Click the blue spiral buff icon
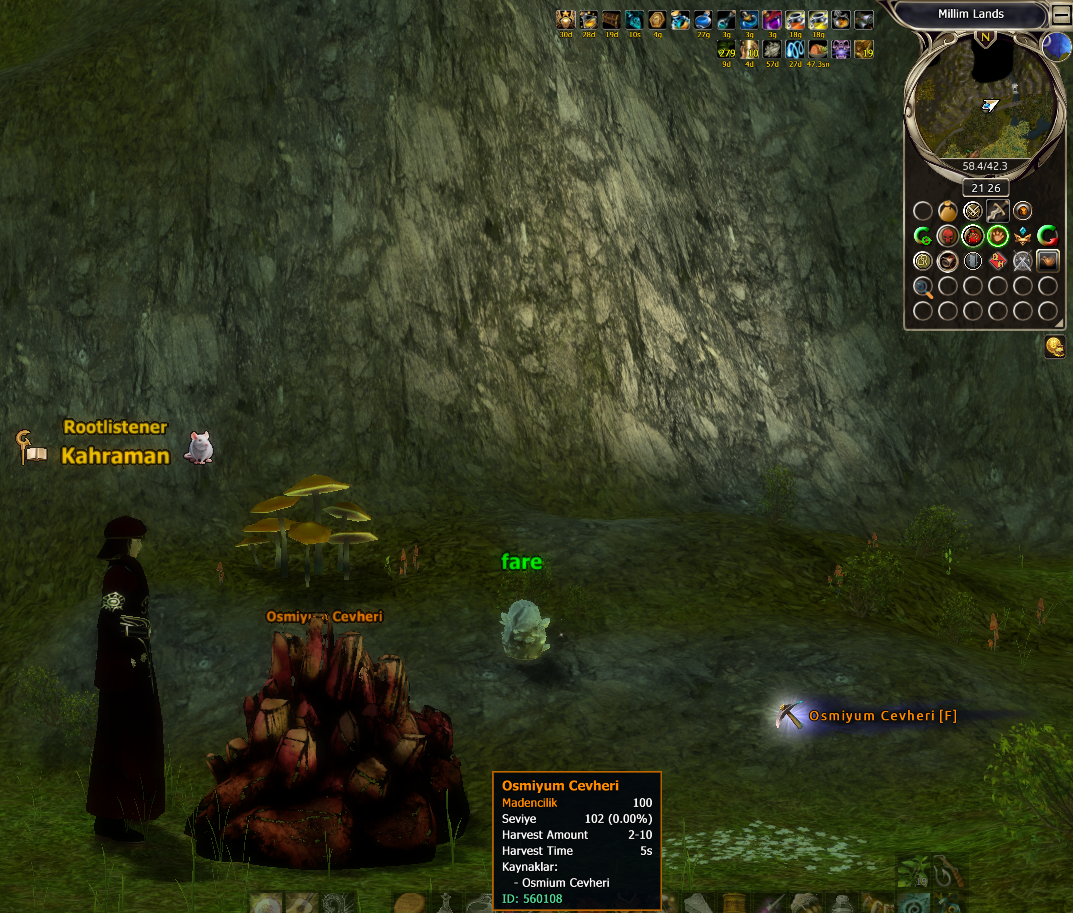The width and height of the screenshot is (1073, 913). (x=795, y=48)
